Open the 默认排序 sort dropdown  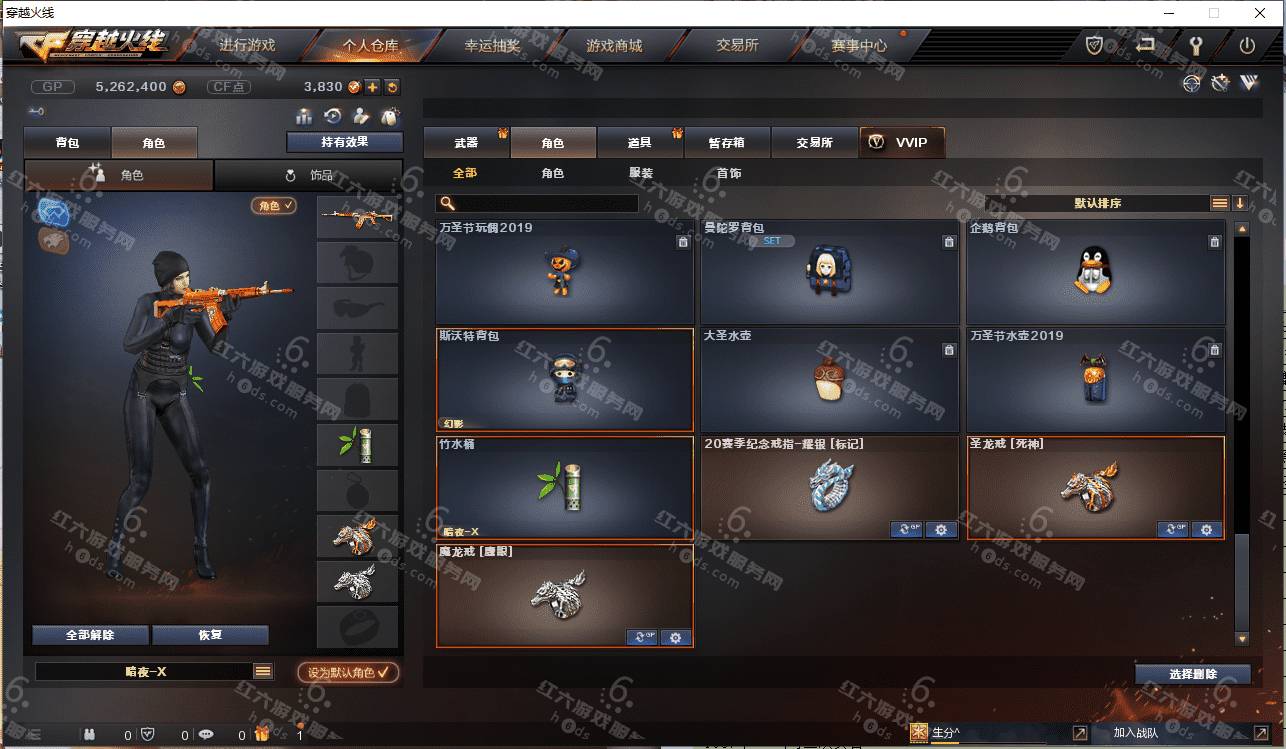[1097, 203]
